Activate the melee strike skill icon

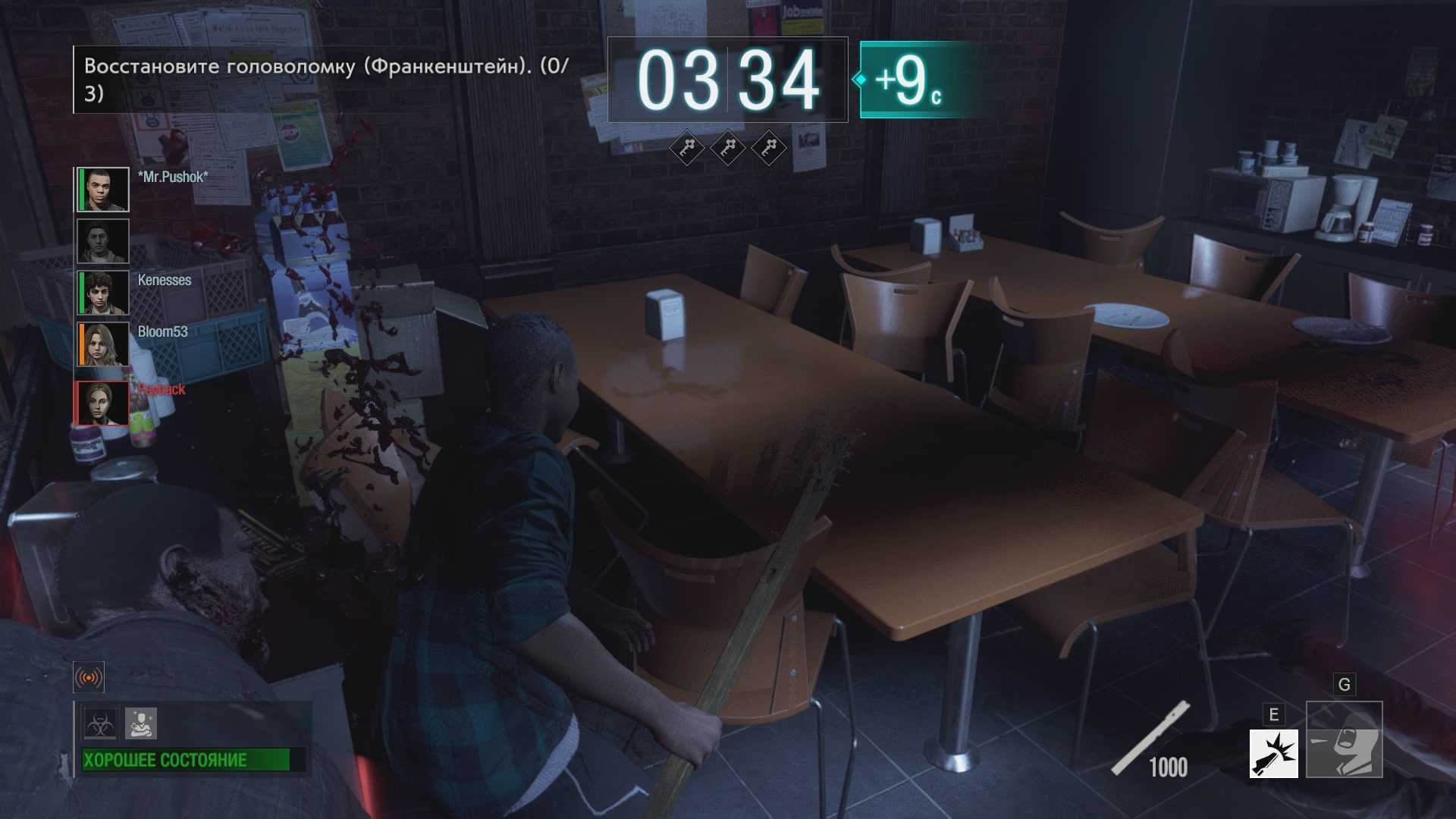pyautogui.click(x=1273, y=754)
